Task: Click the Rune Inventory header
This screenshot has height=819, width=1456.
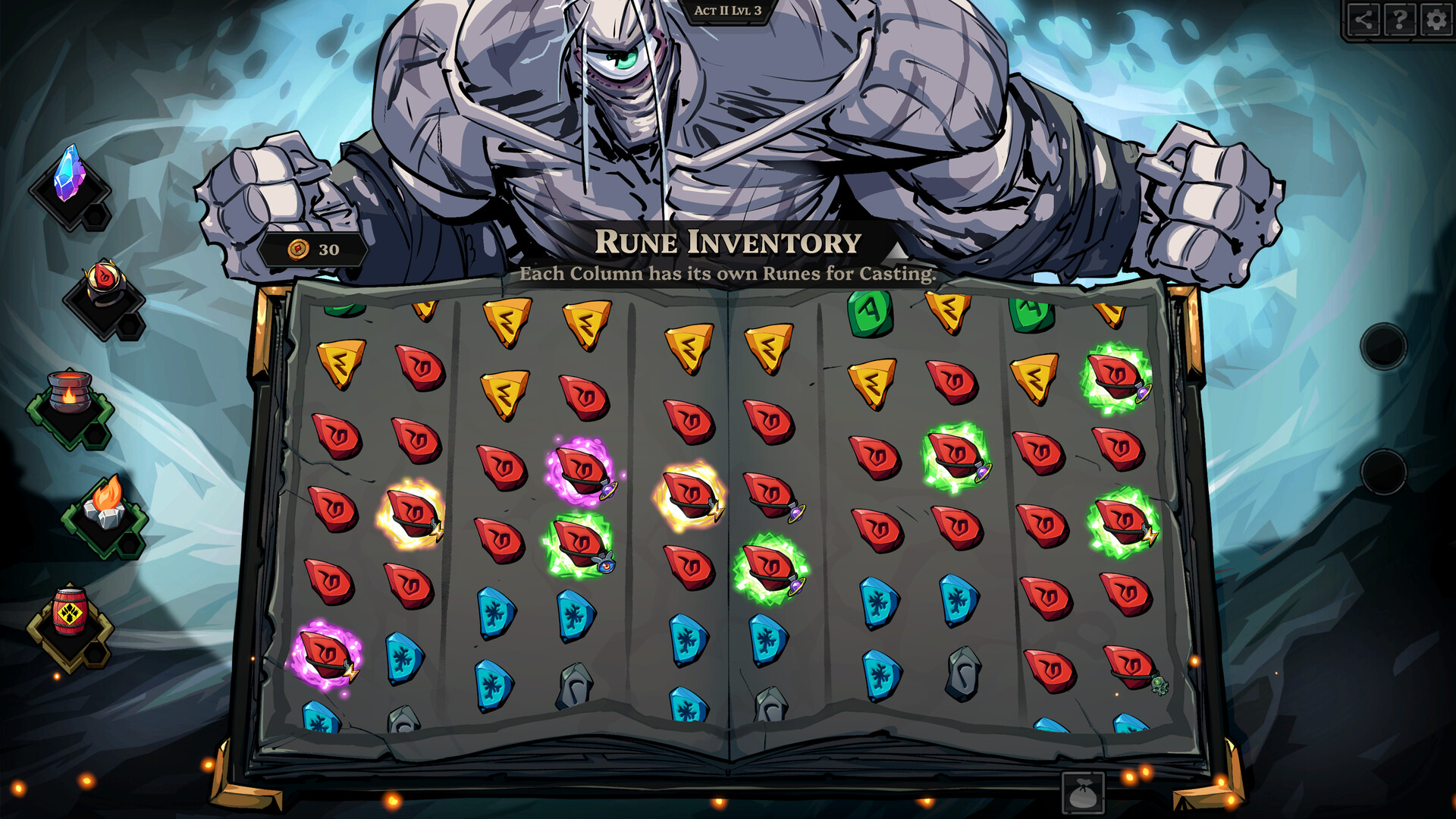Action: point(728,243)
